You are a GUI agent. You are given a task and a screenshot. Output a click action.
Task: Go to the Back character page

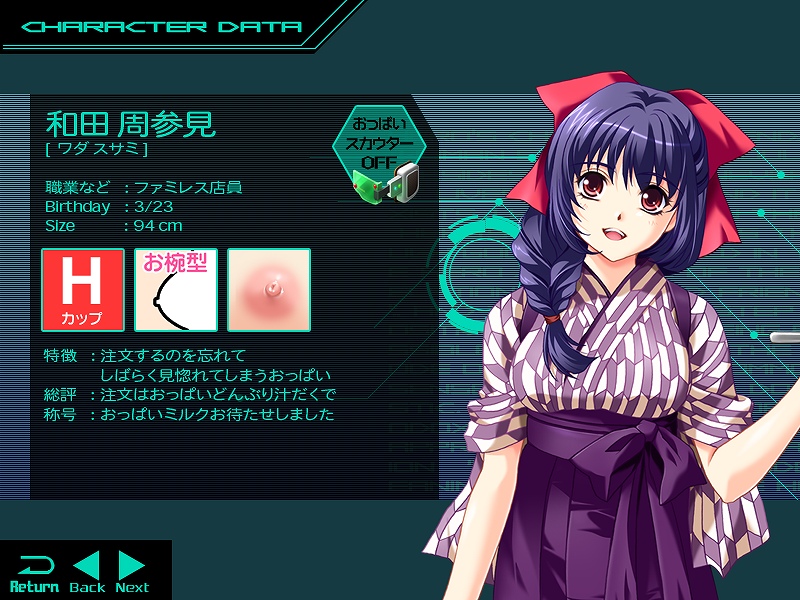click(x=87, y=571)
